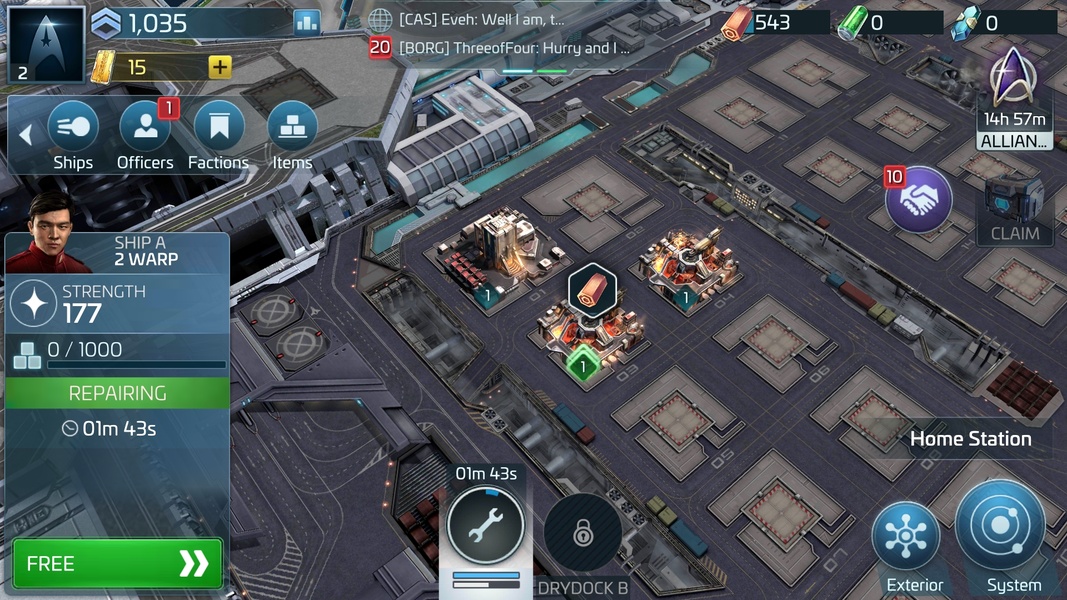Screen dimensions: 1067x600
Task: Collect parsteel from the building resource bubble
Action: click(591, 290)
